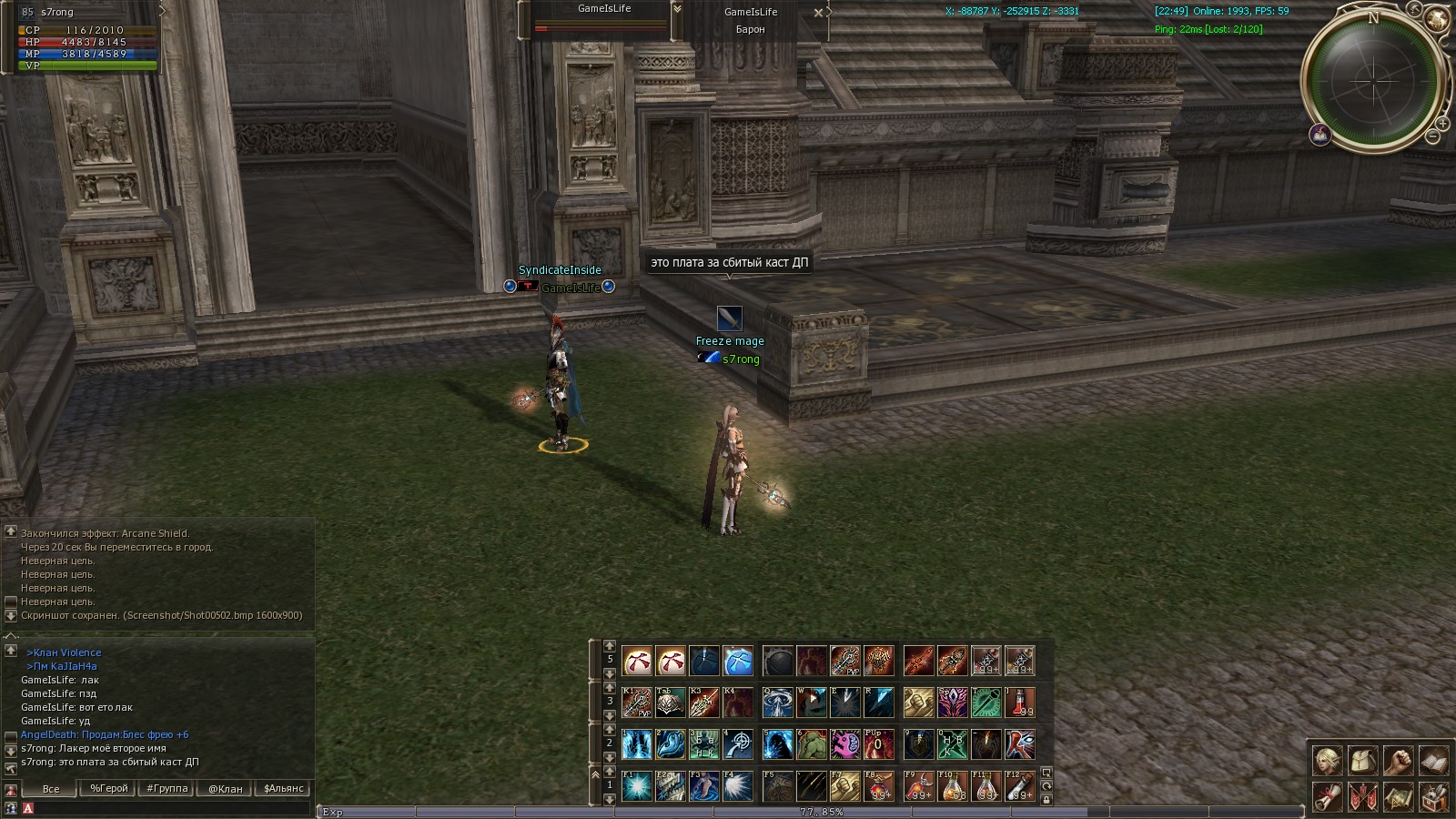This screenshot has height=819, width=1456.
Task: Switch chat to the #Группа tab
Action: (167, 789)
